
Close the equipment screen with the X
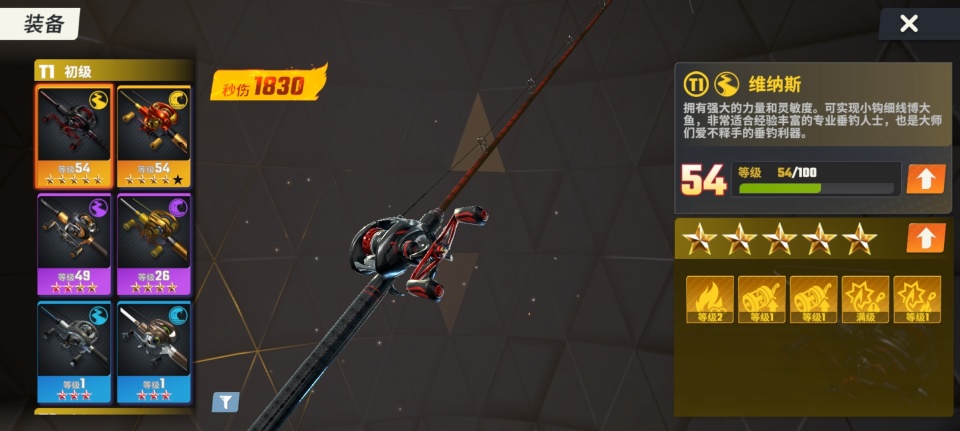coord(908,24)
